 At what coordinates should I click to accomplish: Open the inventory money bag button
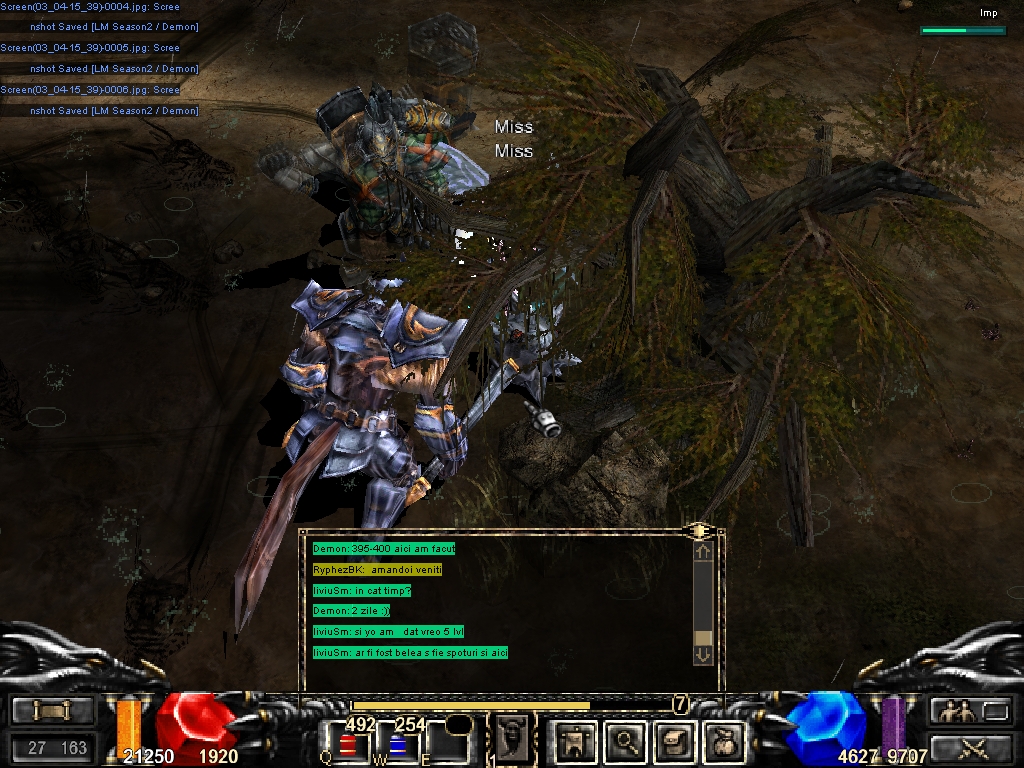point(723,741)
